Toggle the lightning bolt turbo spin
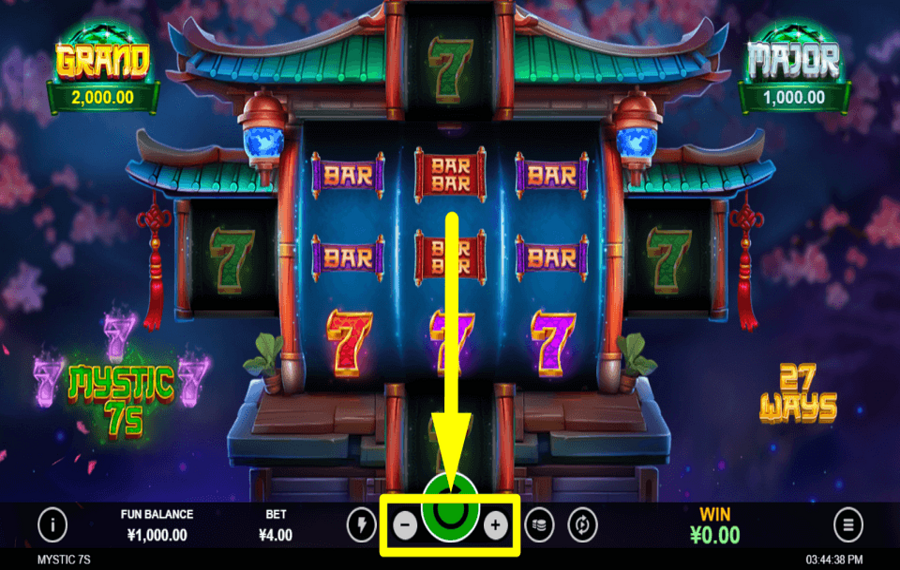Viewport: 900px width, 570px height. click(361, 524)
